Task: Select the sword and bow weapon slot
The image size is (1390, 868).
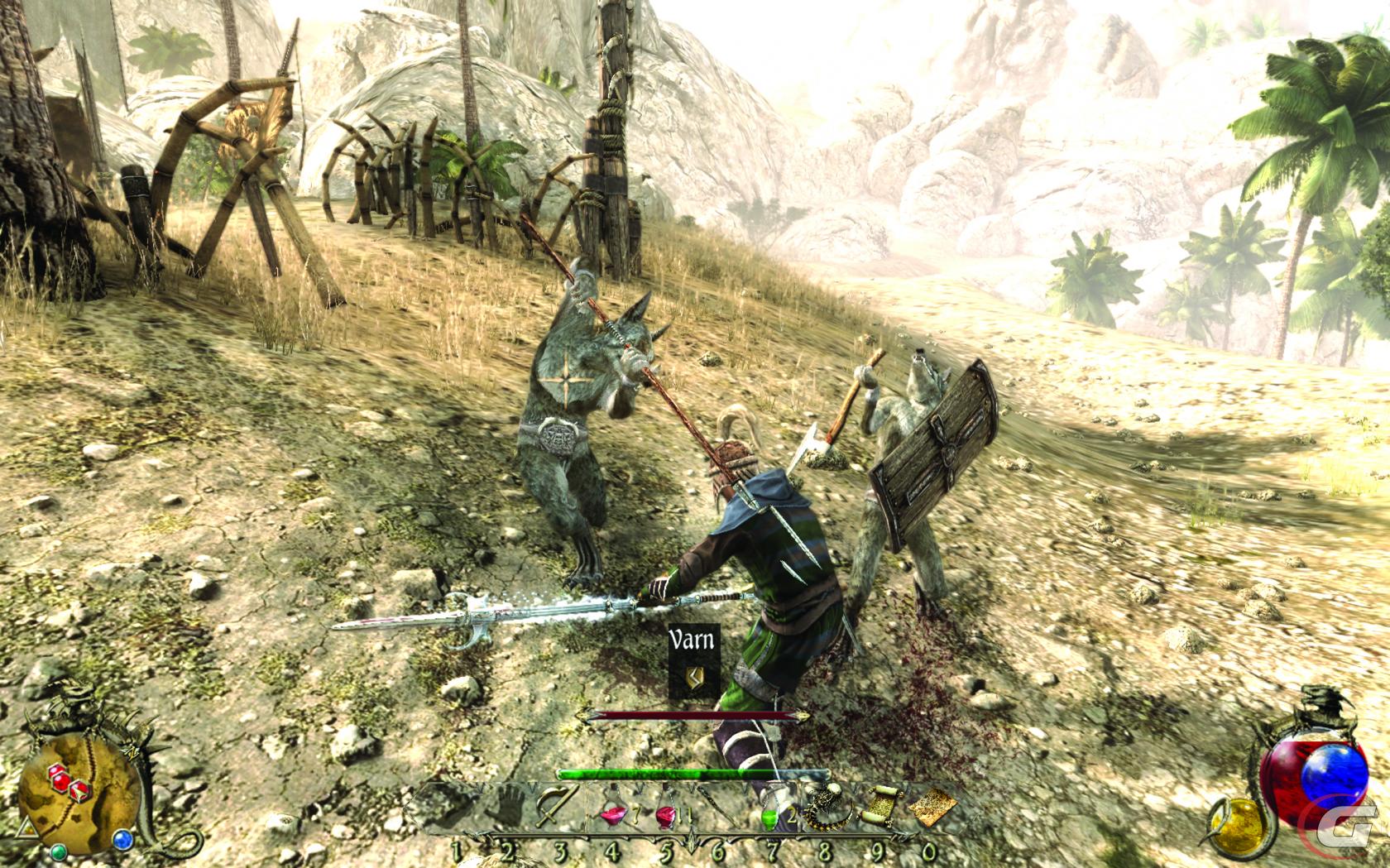Action: click(554, 805)
